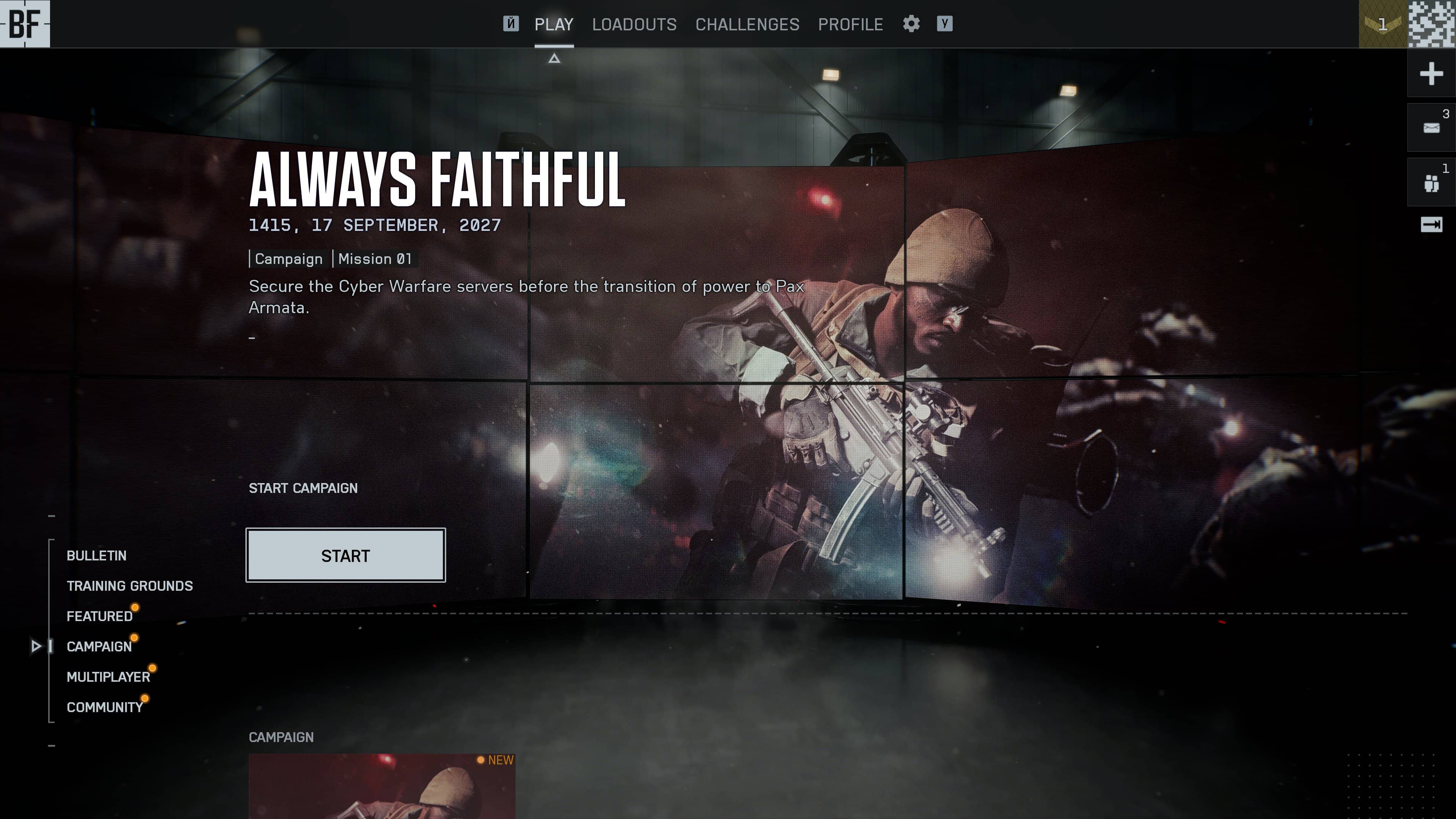
Task: Click the plus icon to invite players
Action: click(1431, 74)
